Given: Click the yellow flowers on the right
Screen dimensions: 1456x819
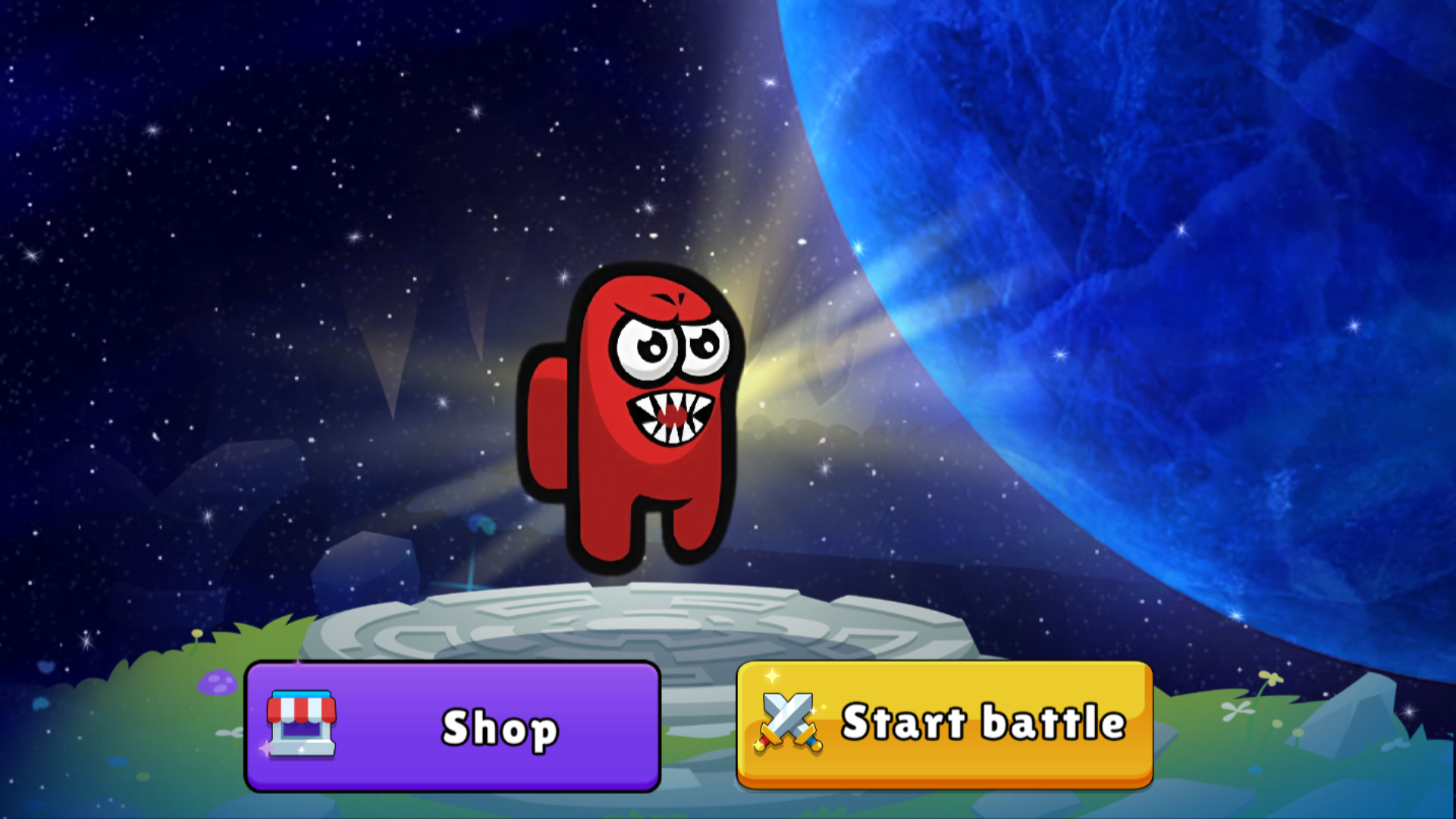Looking at the screenshot, I should (x=1269, y=679).
